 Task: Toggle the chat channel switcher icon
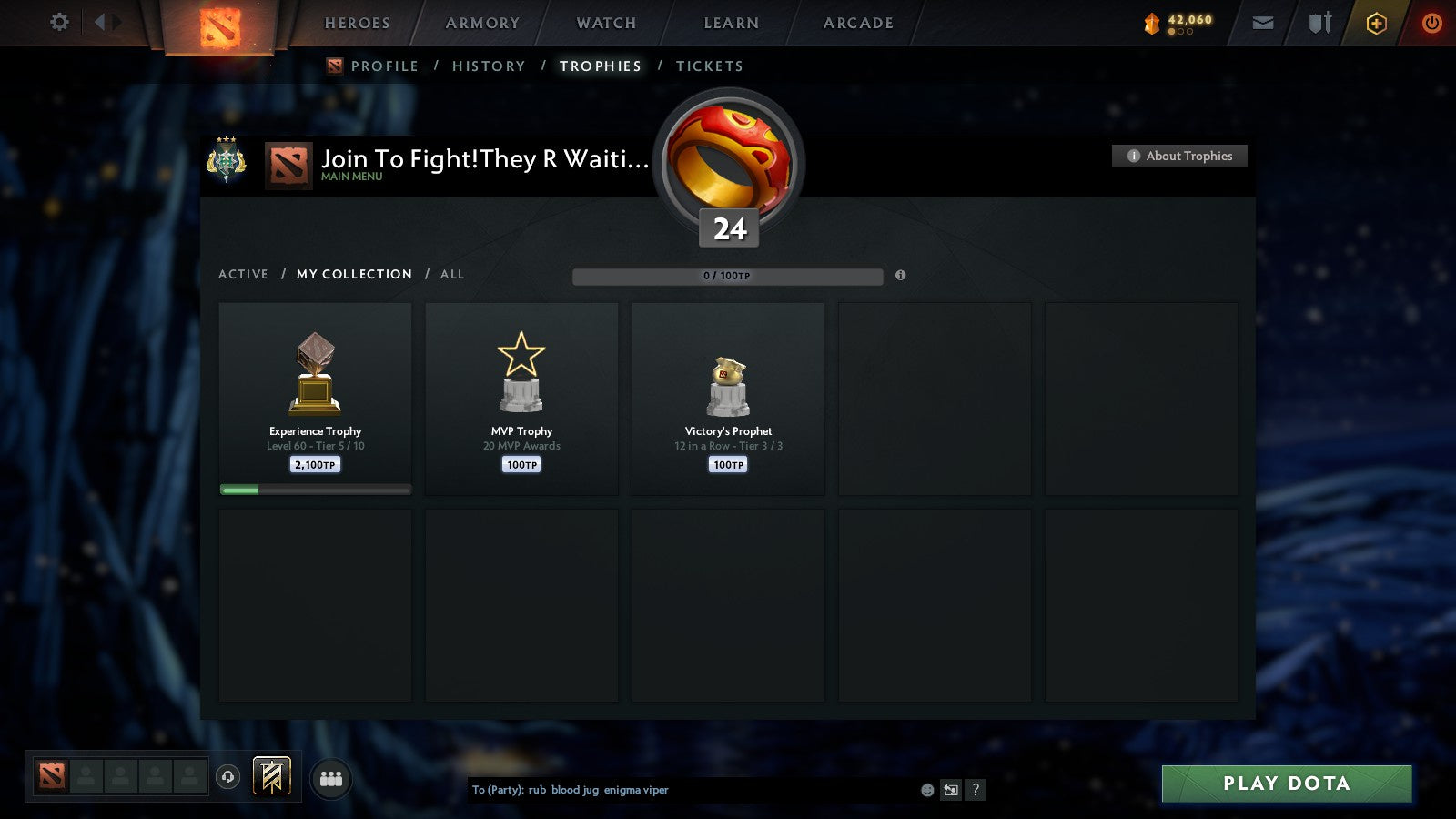coord(951,790)
